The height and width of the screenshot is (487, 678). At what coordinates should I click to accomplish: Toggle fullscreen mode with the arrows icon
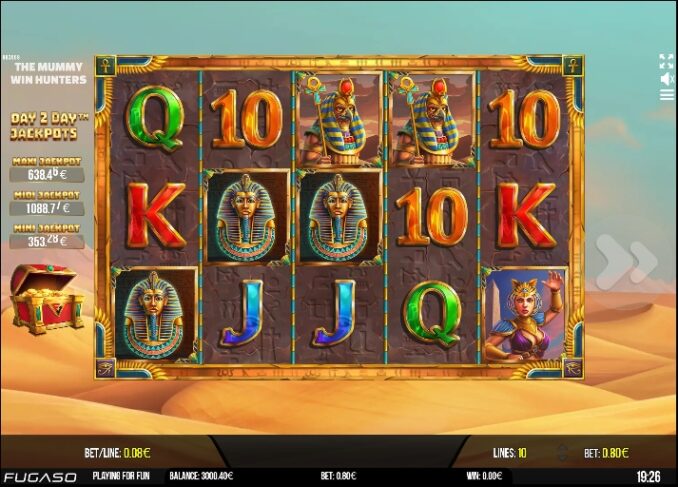tap(666, 61)
